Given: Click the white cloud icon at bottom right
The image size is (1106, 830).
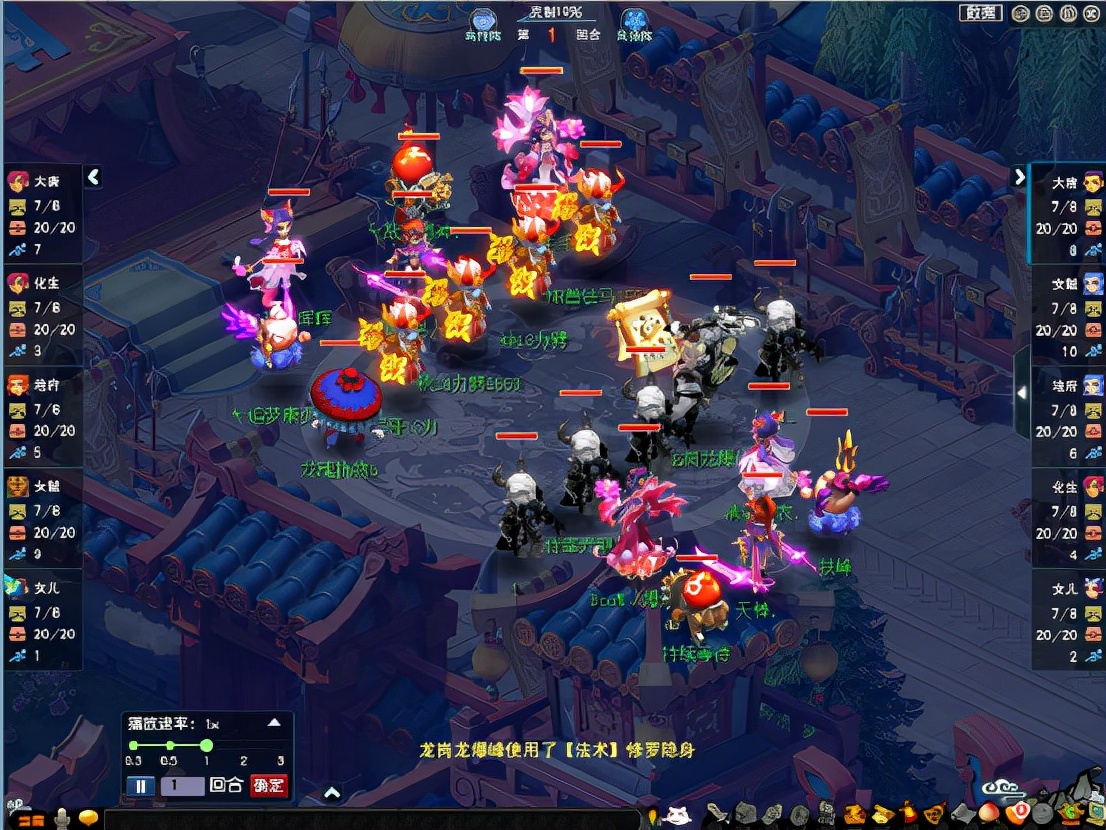Looking at the screenshot, I should point(1001,789).
